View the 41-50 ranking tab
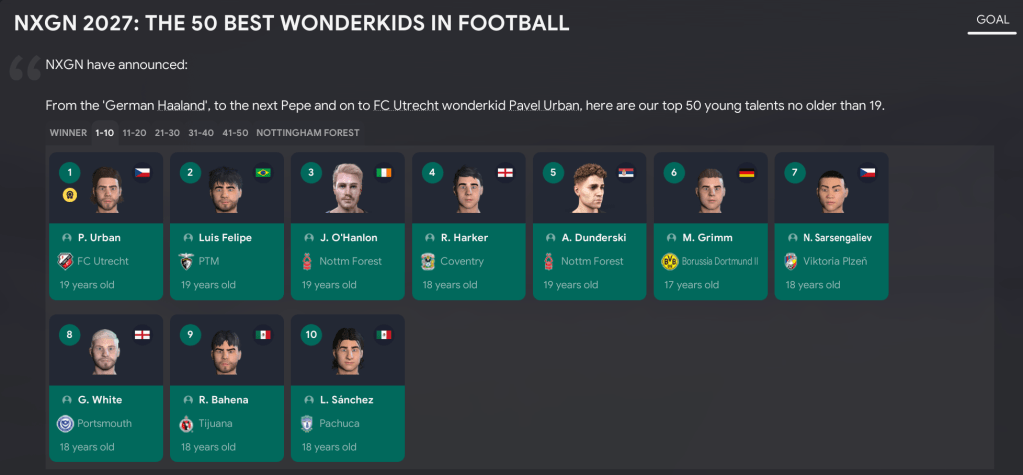1023x475 pixels. [235, 133]
